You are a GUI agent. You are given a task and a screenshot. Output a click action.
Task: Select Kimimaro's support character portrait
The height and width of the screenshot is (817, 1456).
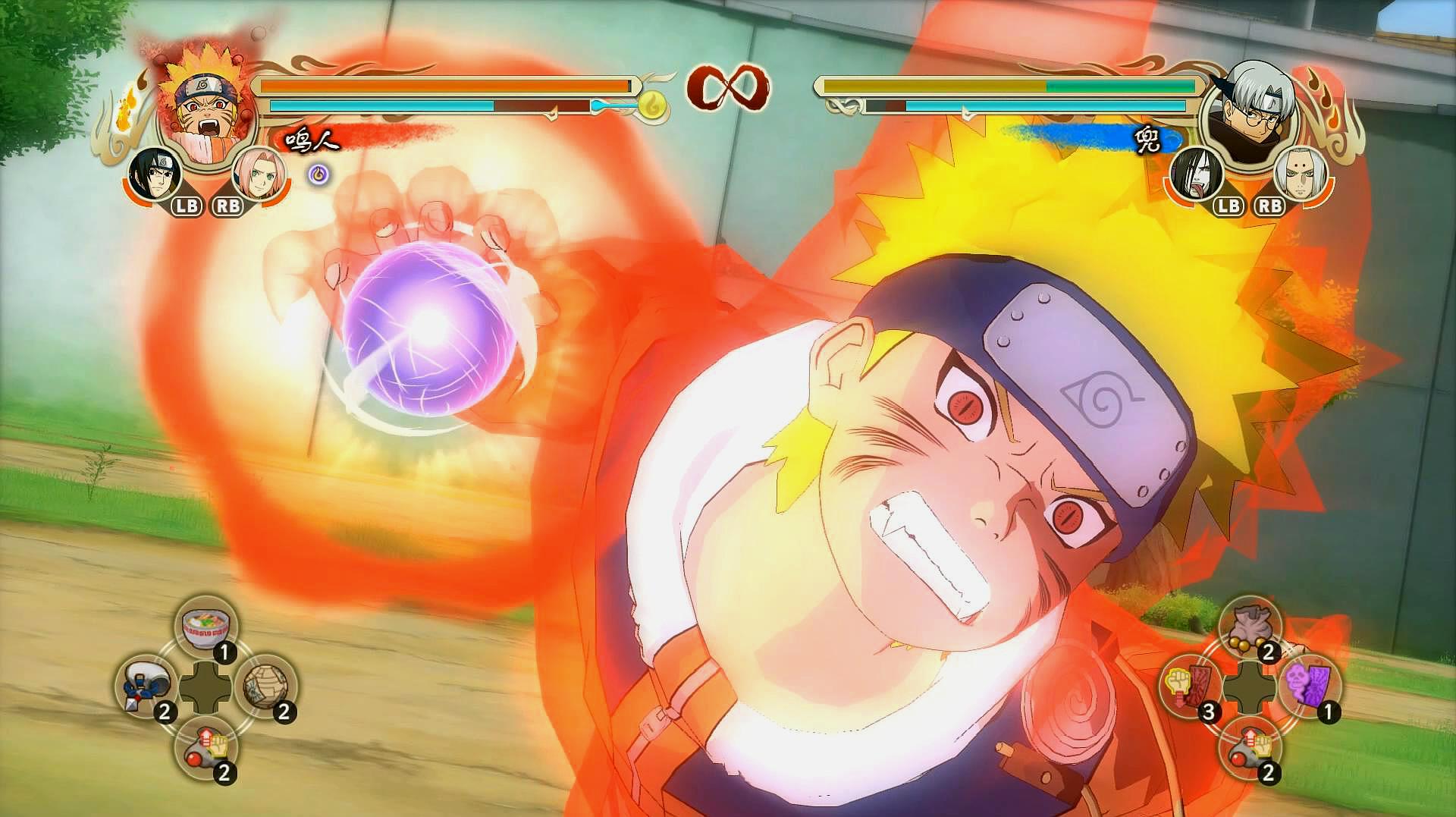click(1301, 174)
